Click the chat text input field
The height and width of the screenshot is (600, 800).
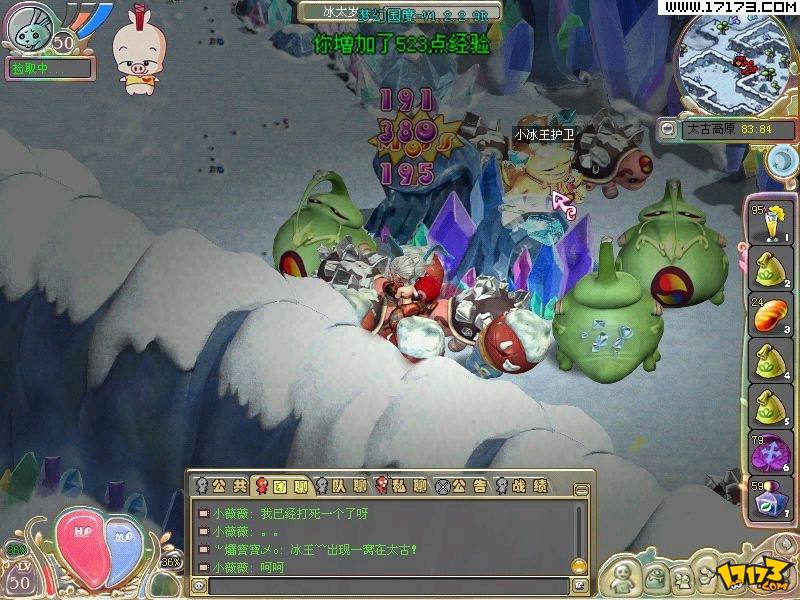[x=388, y=585]
